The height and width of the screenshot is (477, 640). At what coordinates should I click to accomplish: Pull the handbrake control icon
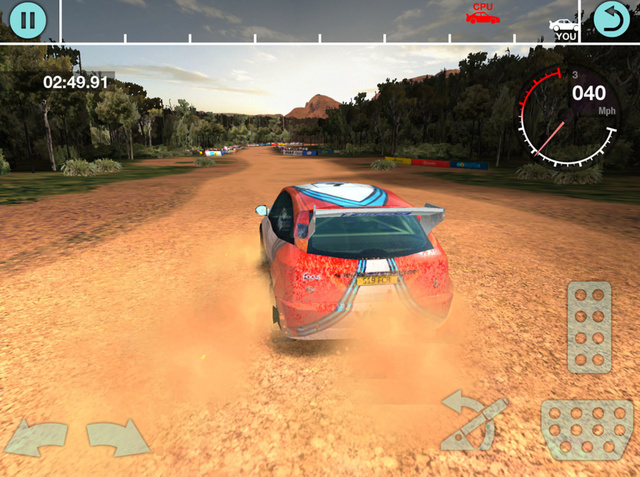click(x=473, y=421)
